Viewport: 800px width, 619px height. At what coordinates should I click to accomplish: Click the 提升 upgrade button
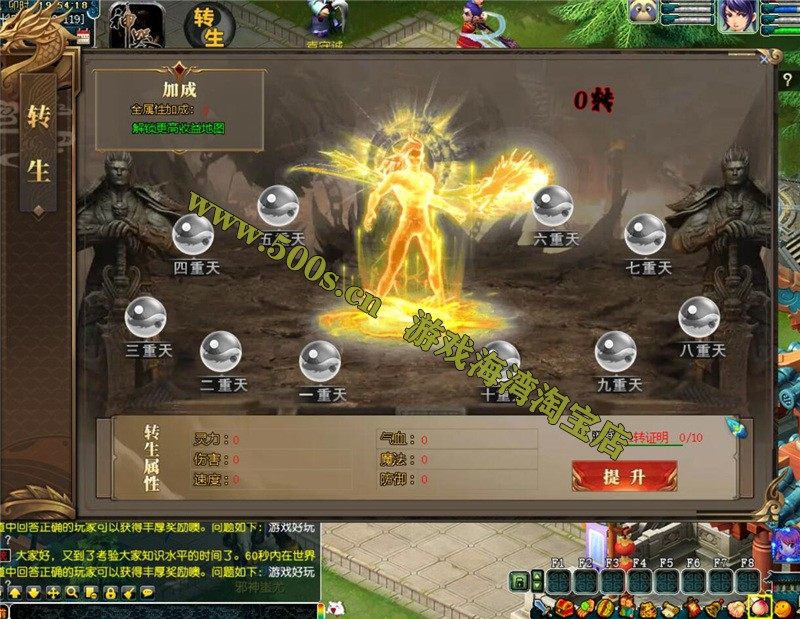(624, 476)
